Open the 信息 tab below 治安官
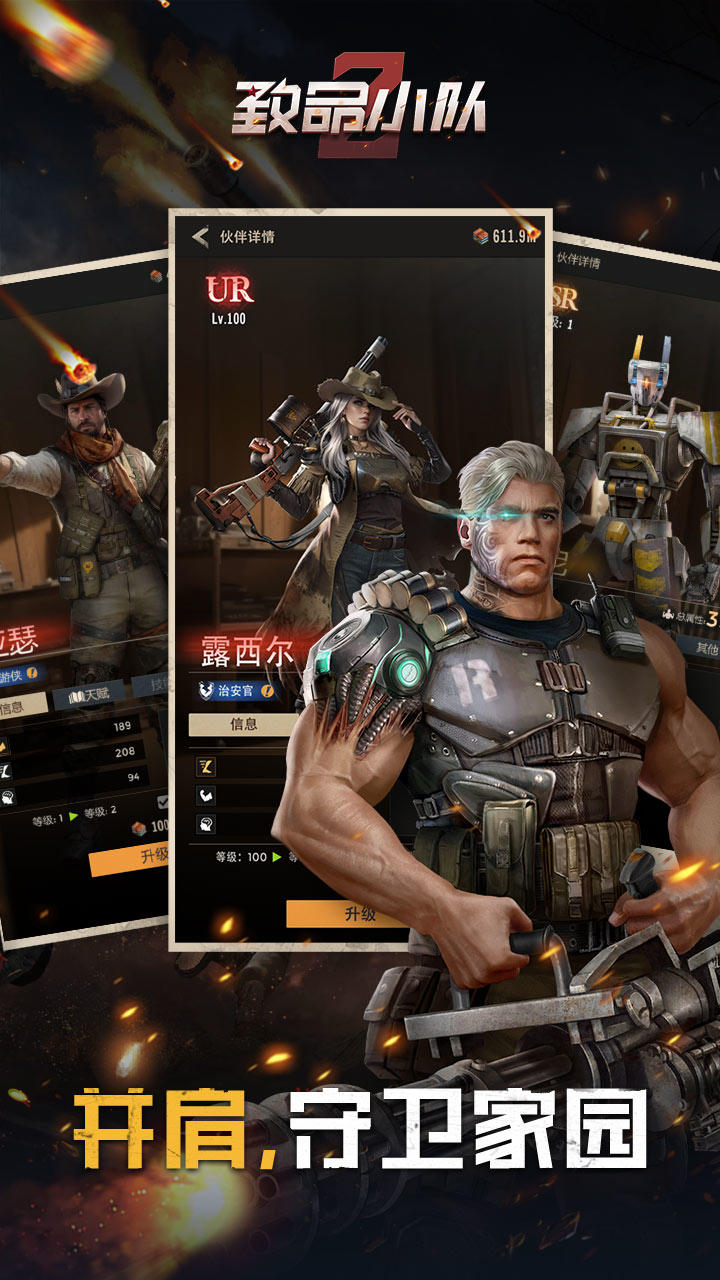 pyautogui.click(x=243, y=724)
